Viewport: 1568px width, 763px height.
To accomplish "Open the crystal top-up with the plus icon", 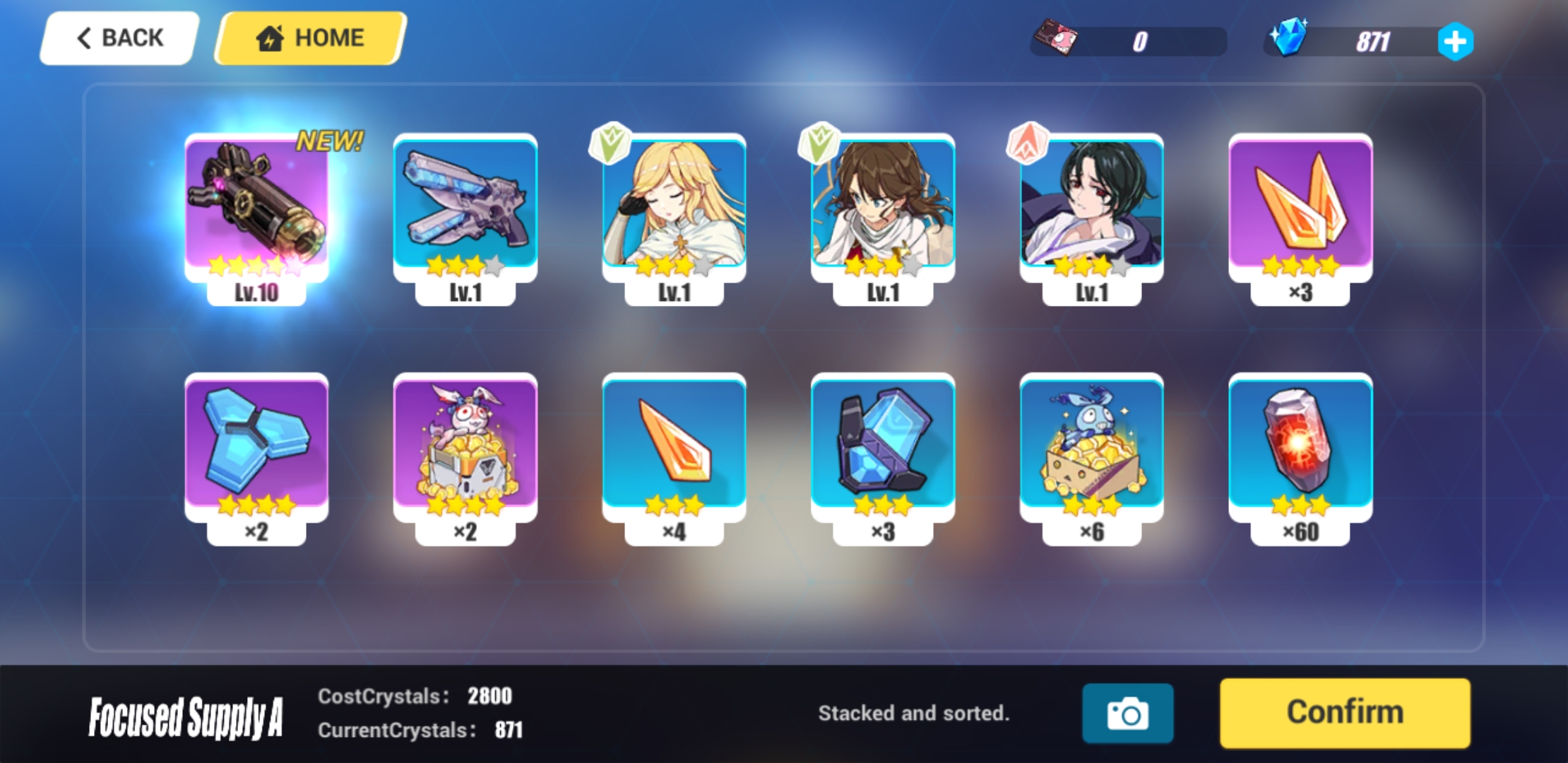I will (1456, 41).
